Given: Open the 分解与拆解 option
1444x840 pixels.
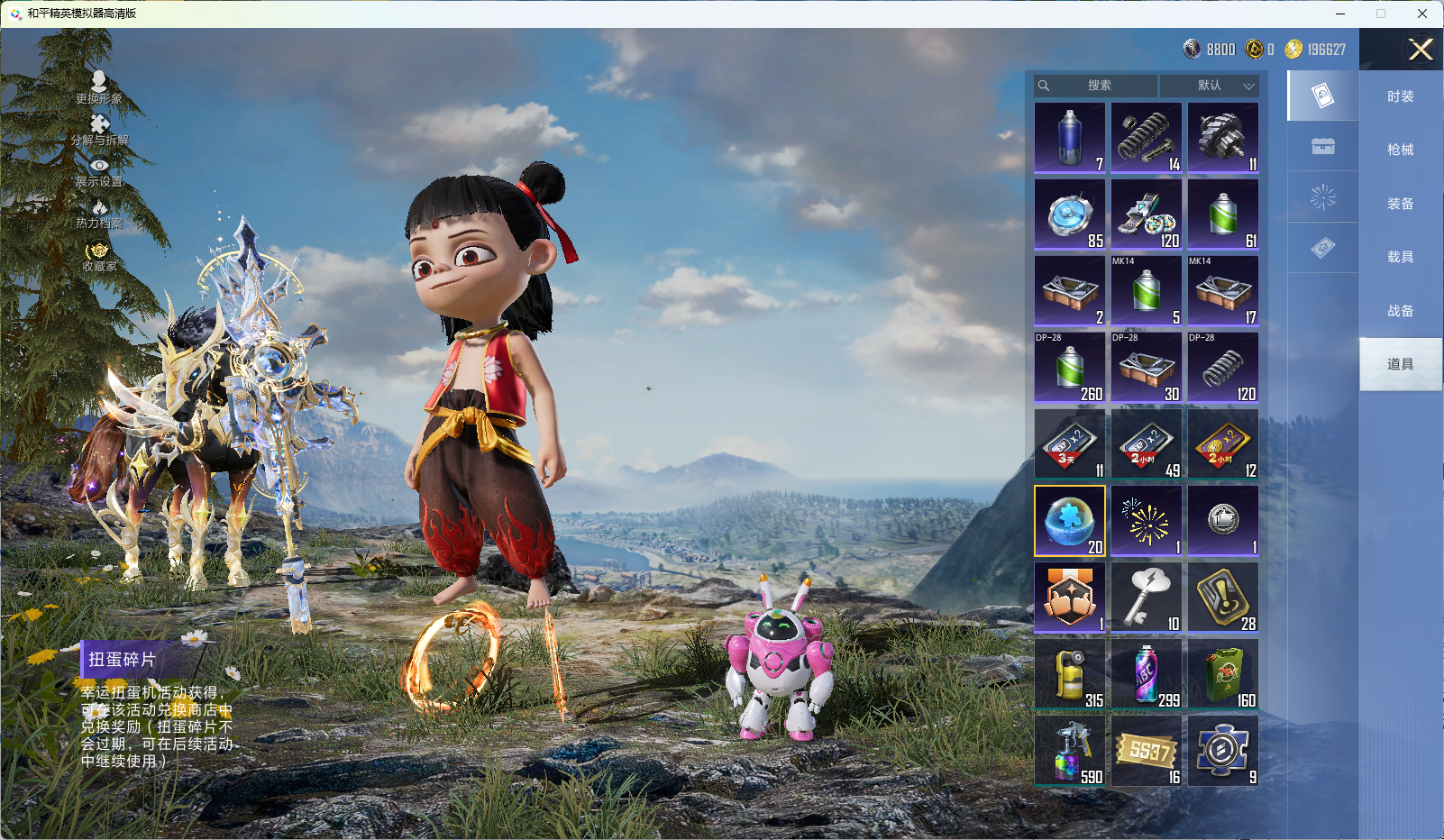Looking at the screenshot, I should pos(99,130).
